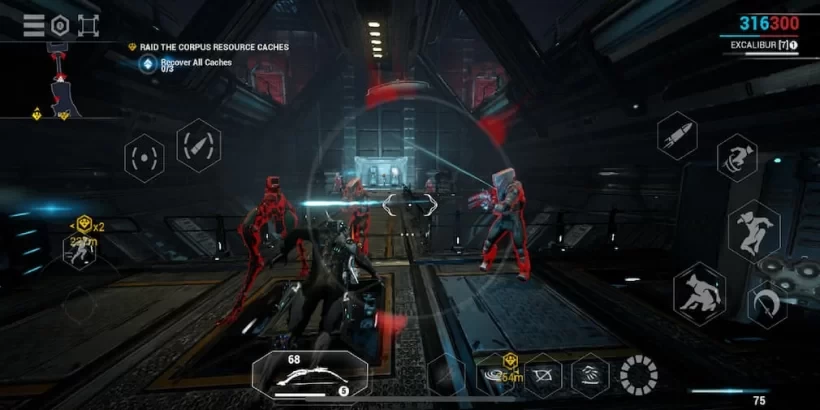Switch weapon using the rifle panel
This screenshot has height=410, width=820.
[310, 376]
